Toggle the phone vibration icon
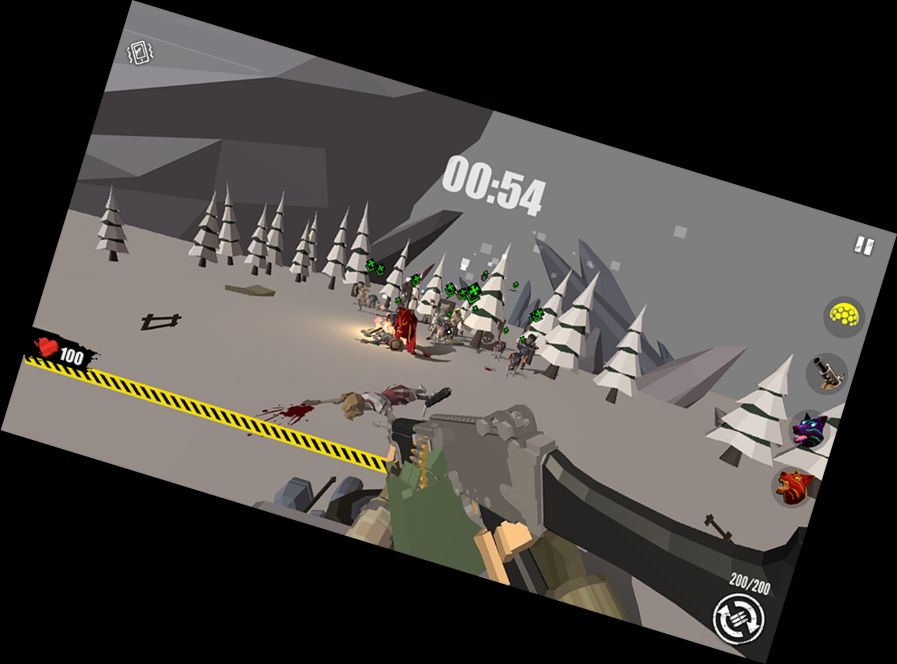897x664 pixels. [140, 53]
